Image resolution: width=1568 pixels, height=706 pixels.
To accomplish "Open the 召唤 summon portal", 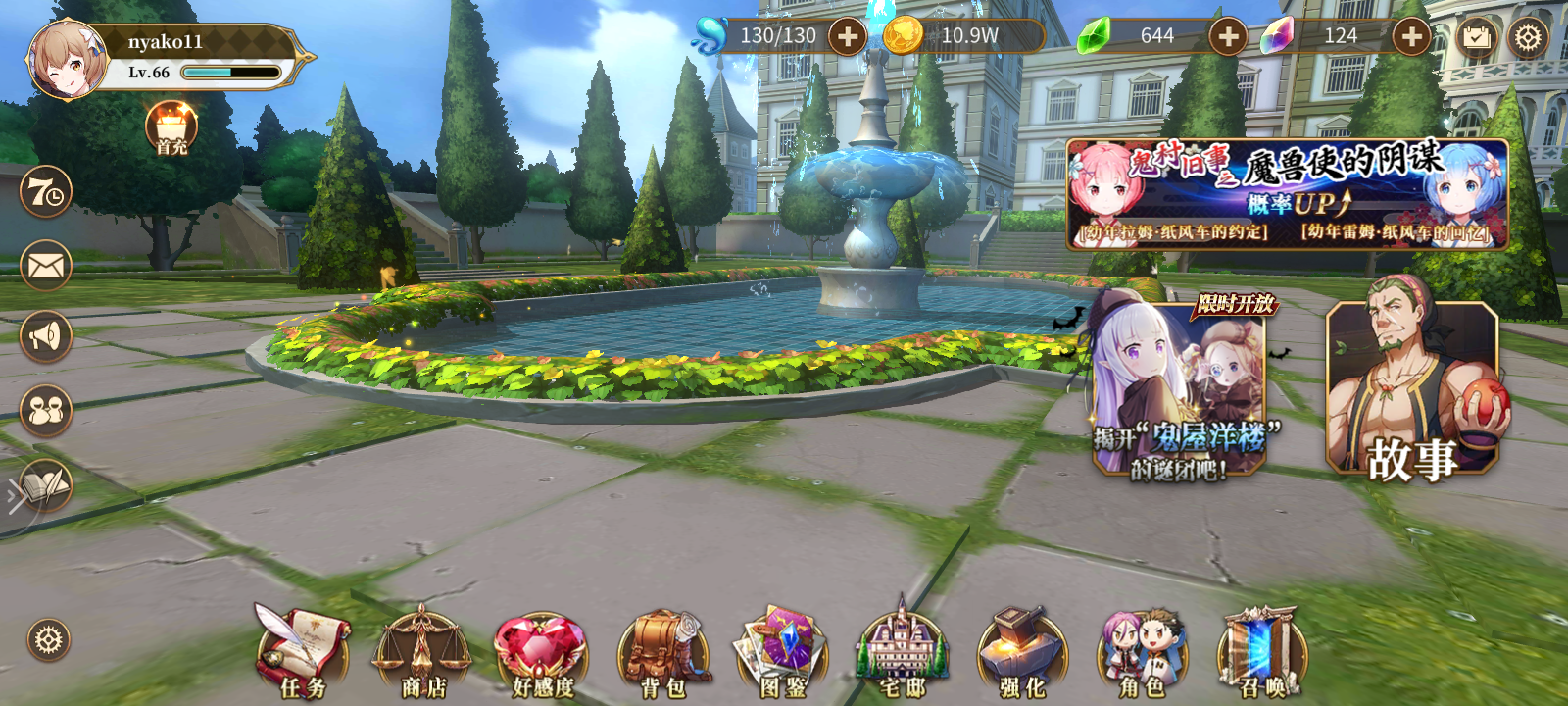I will pos(1257,647).
